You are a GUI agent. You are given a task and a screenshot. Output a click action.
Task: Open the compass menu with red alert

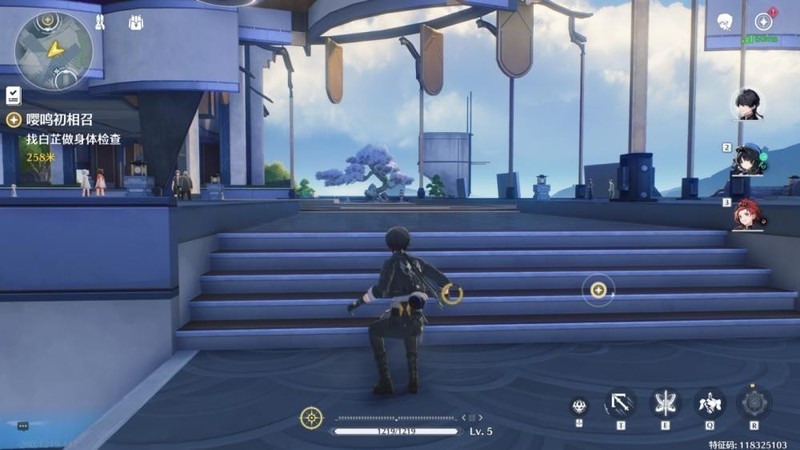click(764, 21)
